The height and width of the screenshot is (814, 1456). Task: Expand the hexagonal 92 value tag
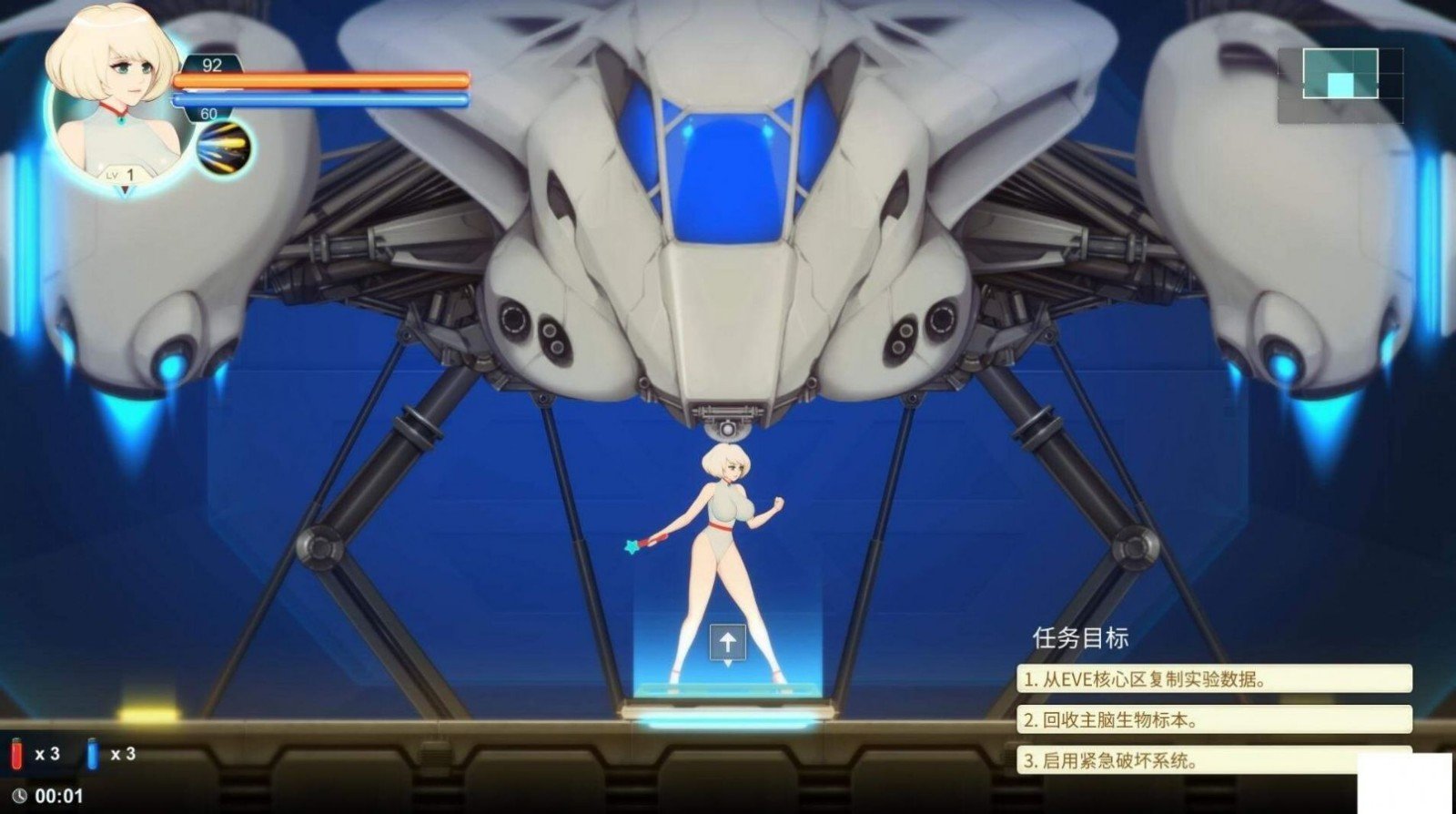click(211, 65)
